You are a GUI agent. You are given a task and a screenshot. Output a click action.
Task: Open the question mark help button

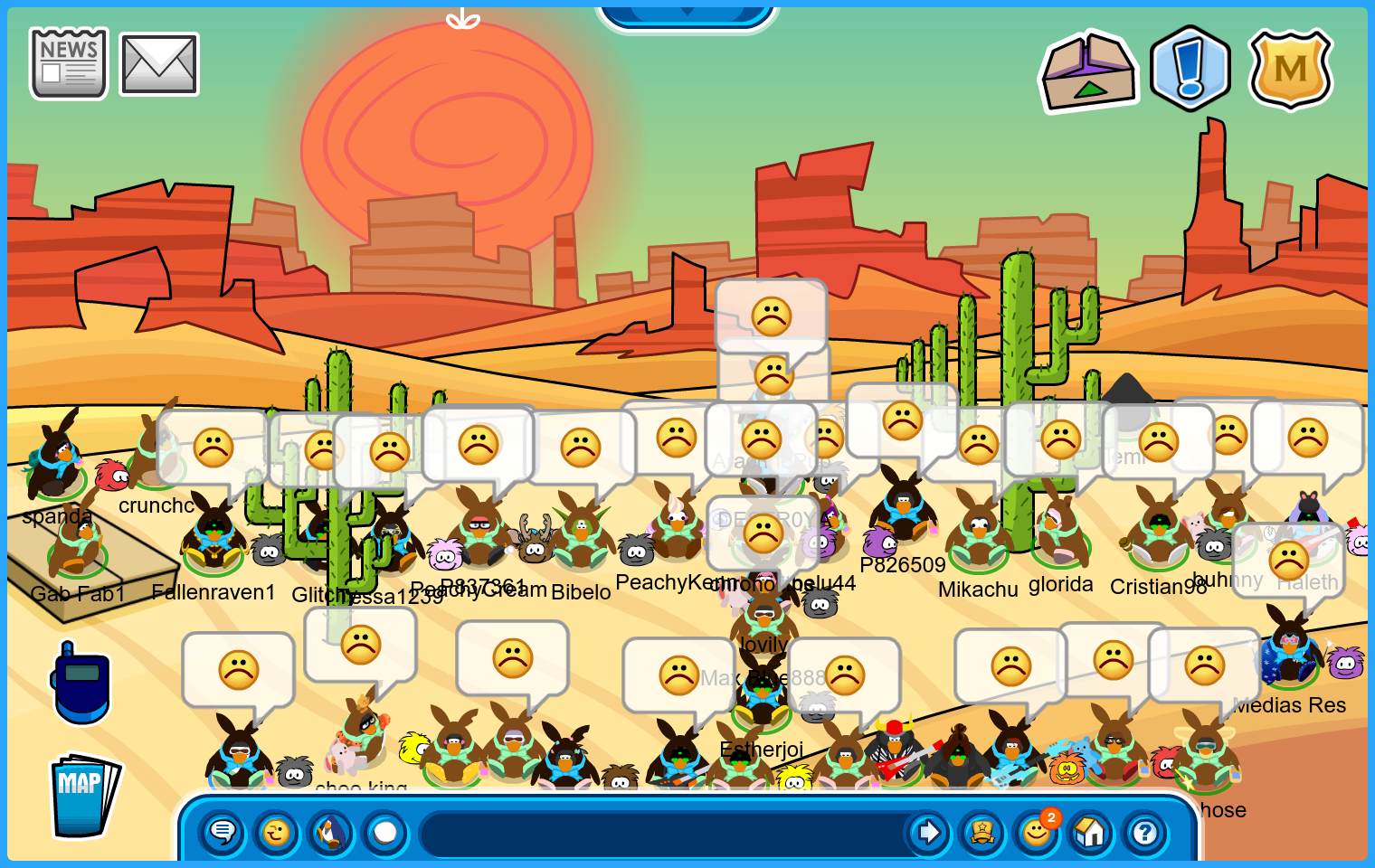1145,832
